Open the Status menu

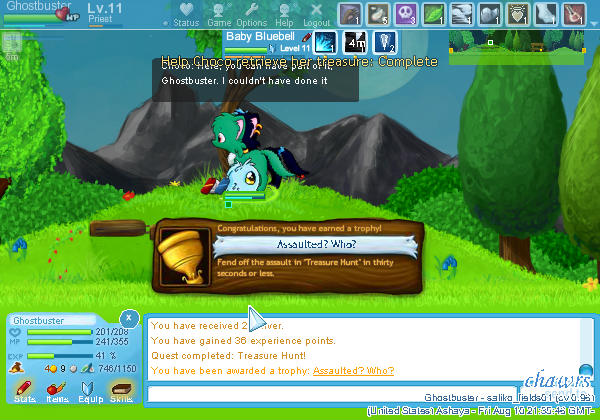click(x=186, y=14)
